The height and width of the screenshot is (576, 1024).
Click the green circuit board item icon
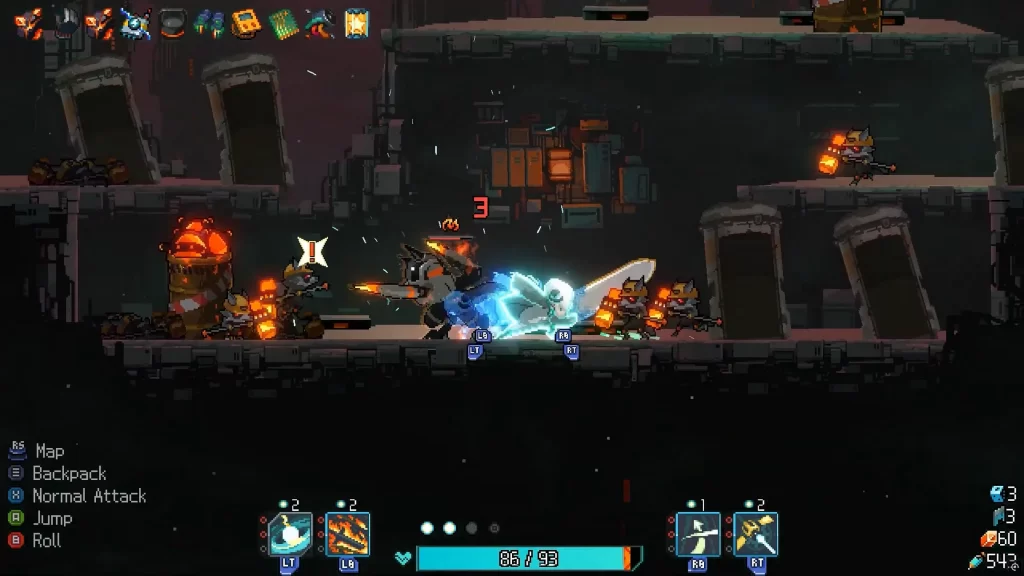(283, 22)
